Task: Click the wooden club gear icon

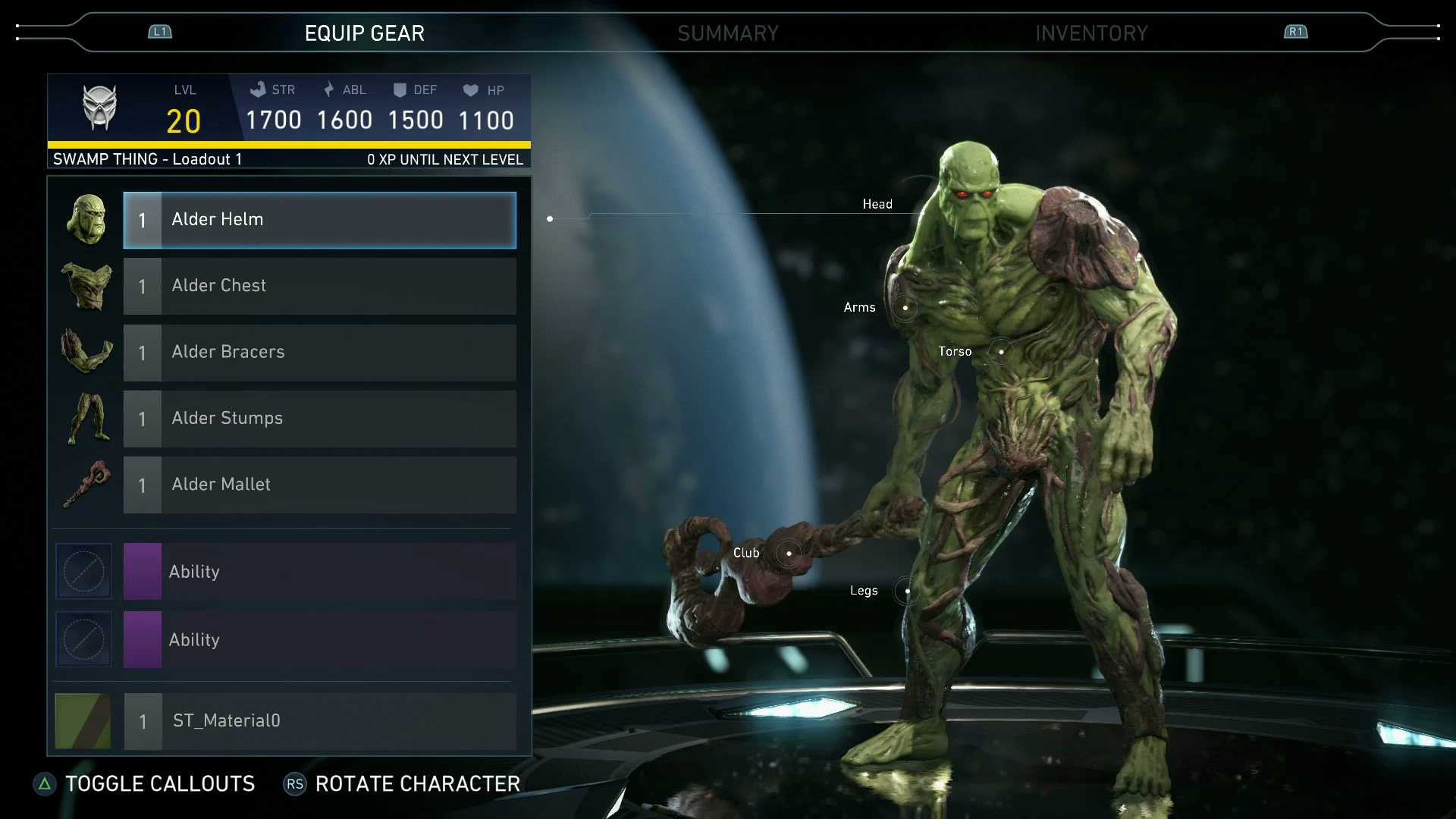Action: click(x=86, y=485)
